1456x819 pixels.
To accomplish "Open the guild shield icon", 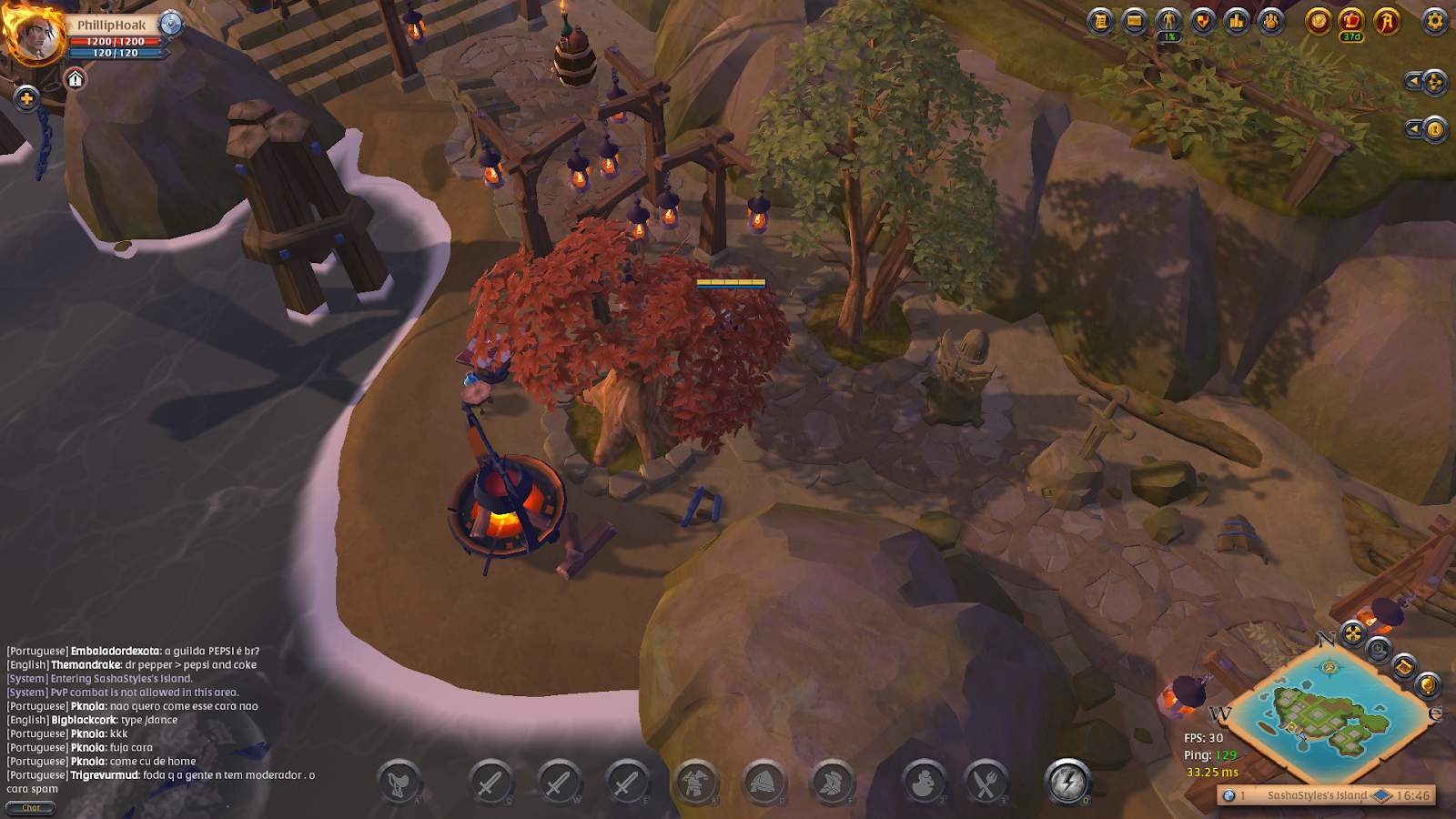I will (x=1203, y=21).
